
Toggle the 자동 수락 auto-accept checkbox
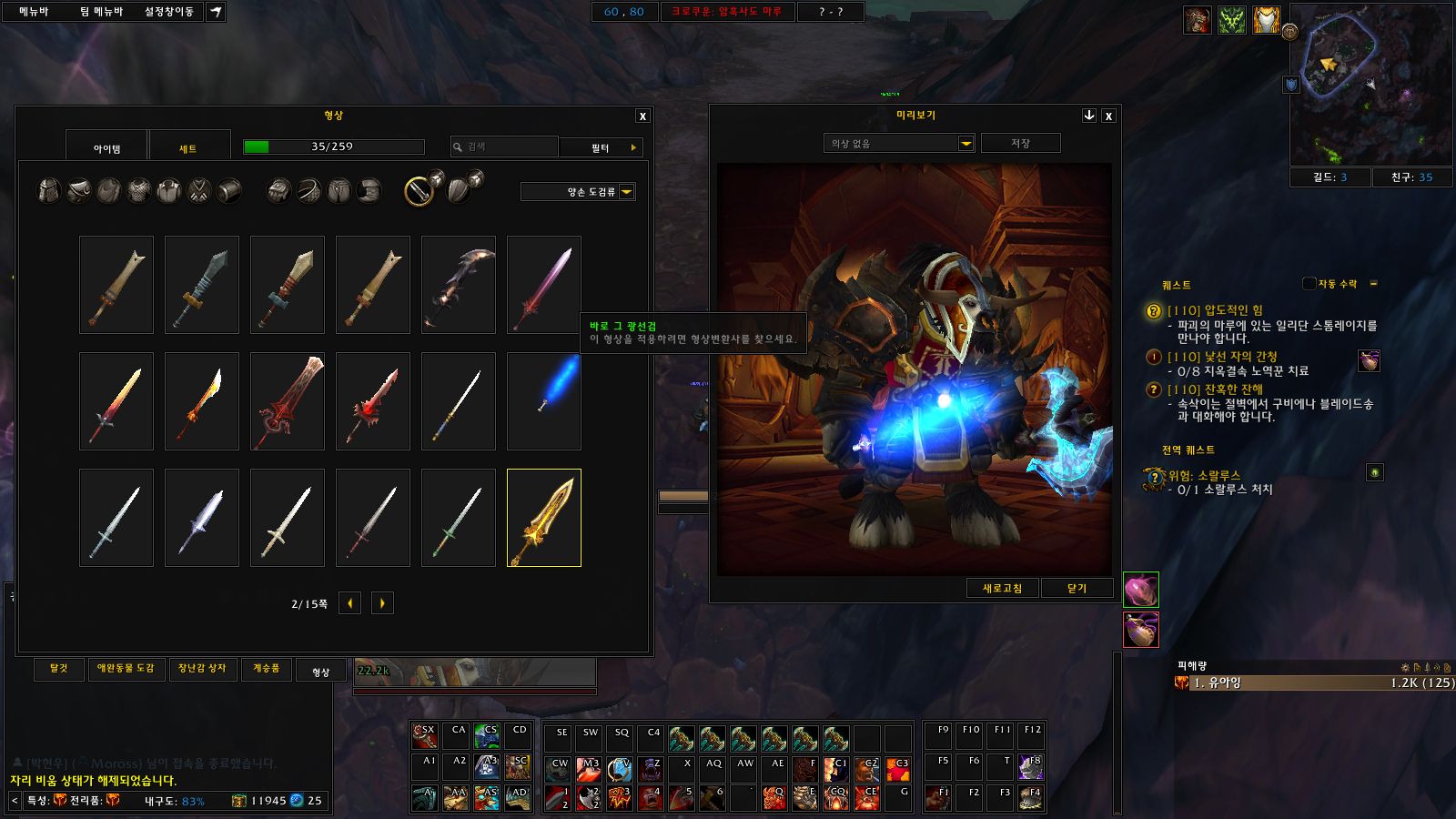coord(1309,284)
